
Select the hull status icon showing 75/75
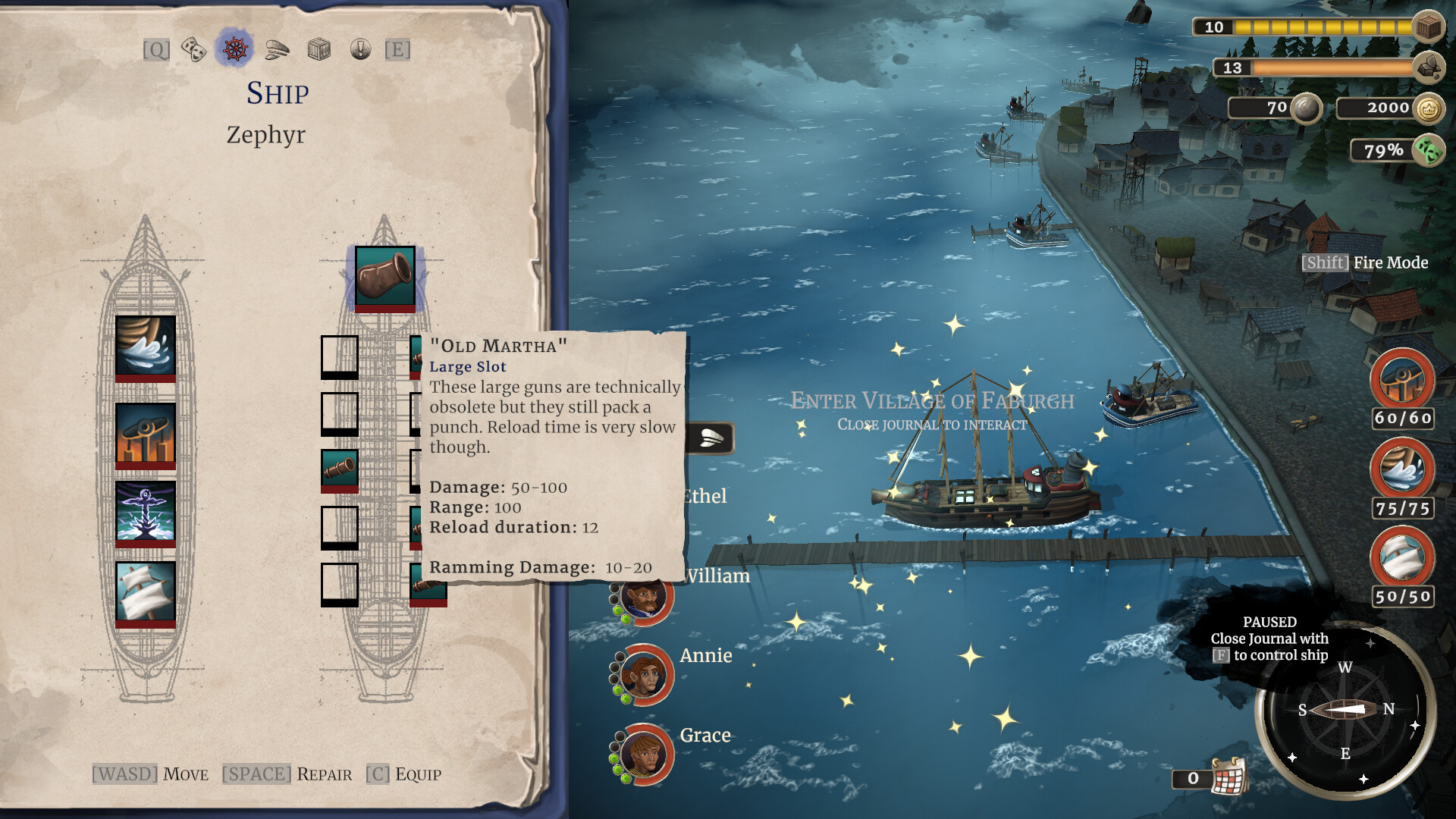click(1402, 468)
